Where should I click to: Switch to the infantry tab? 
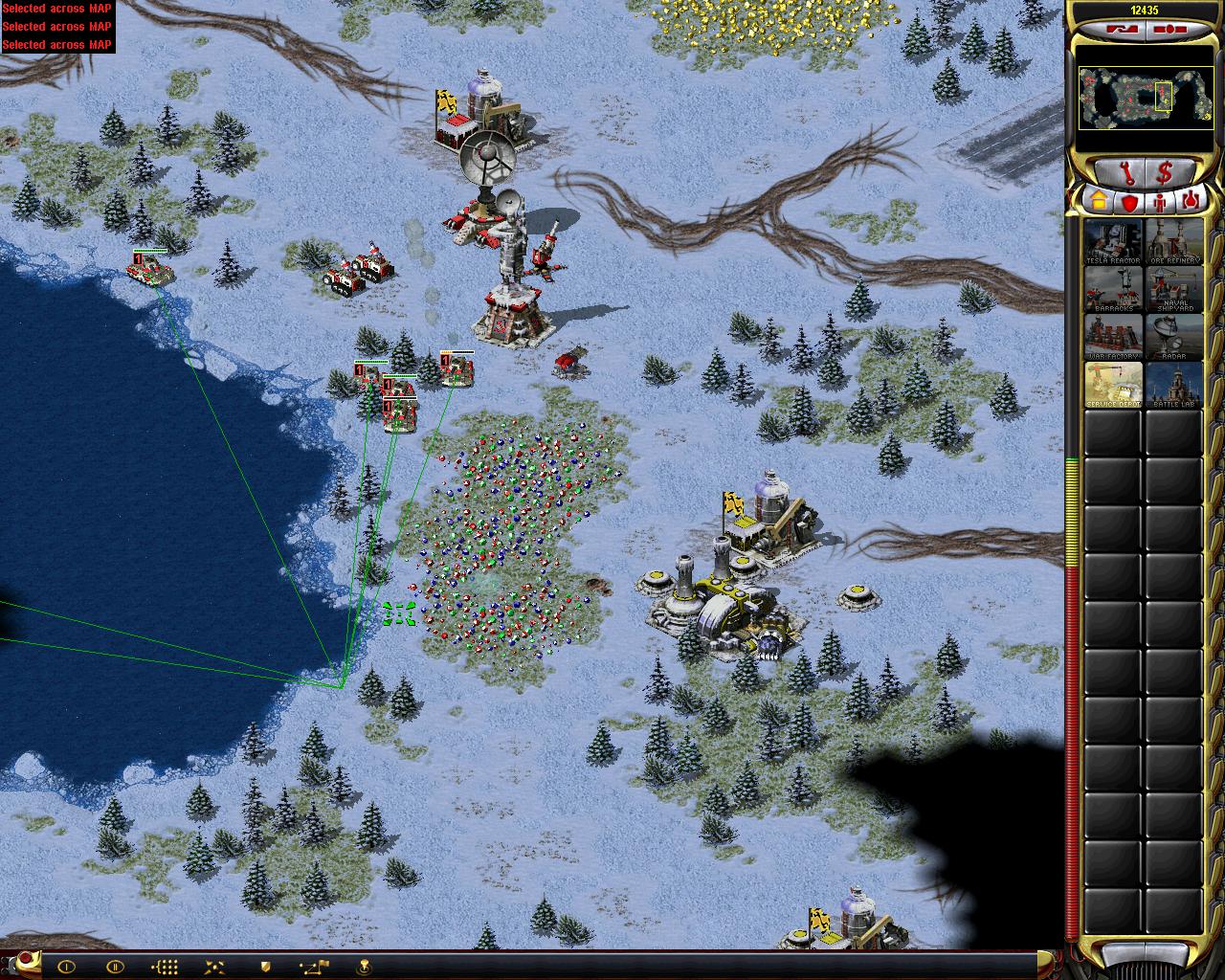coord(1162,202)
